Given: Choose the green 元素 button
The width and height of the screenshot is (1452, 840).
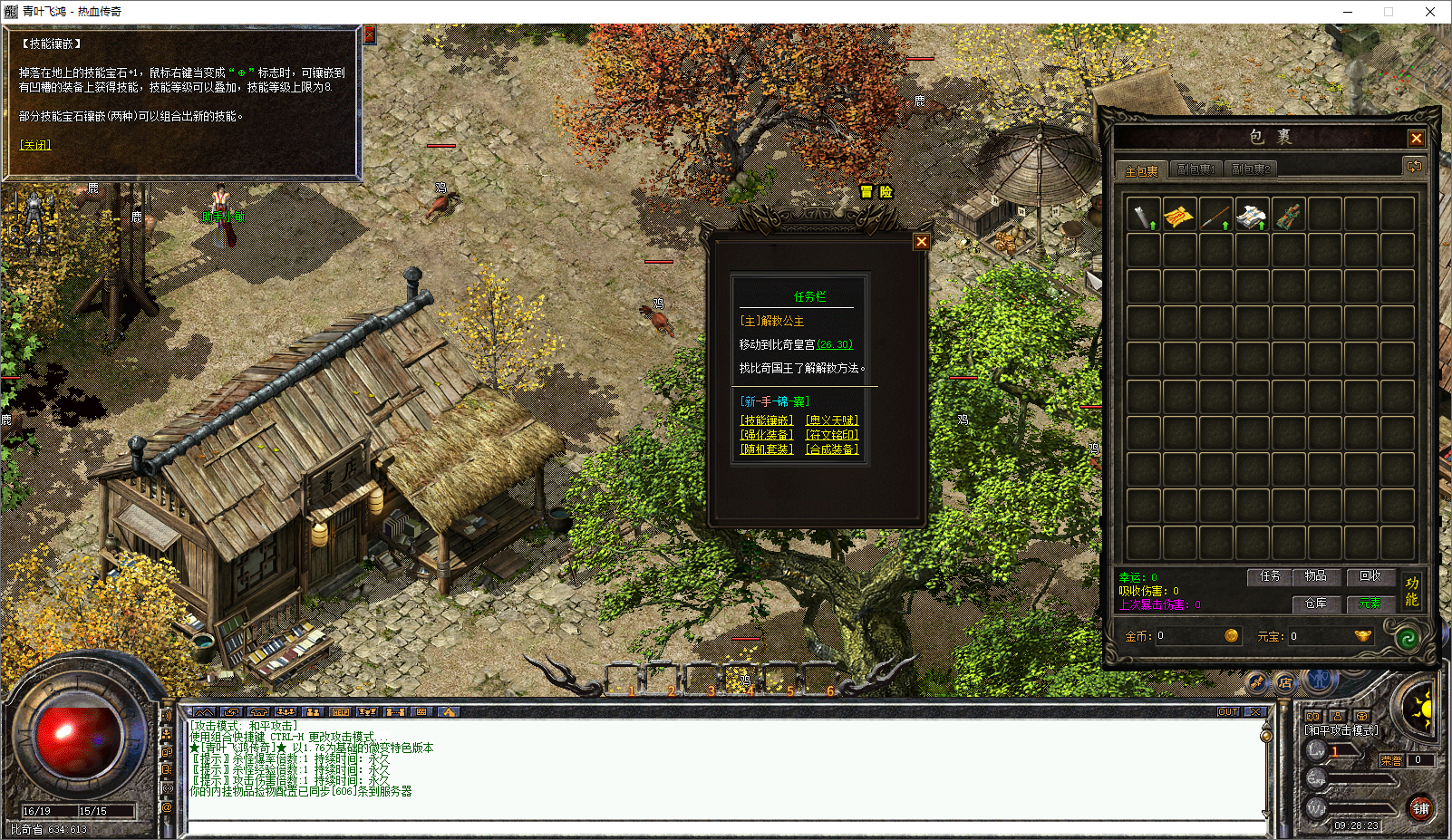Looking at the screenshot, I should 1370,603.
